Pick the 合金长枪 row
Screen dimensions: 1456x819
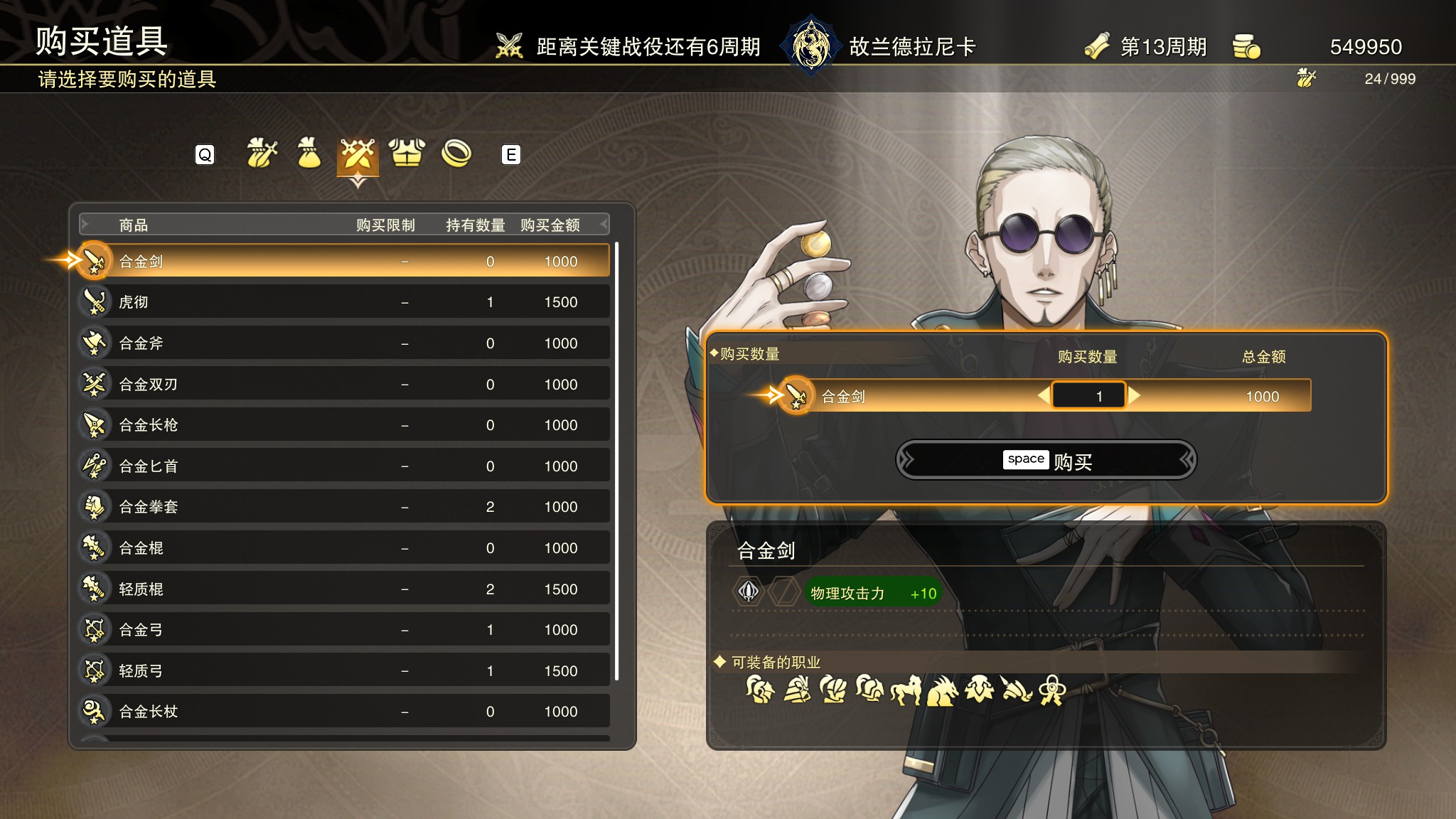coord(345,425)
